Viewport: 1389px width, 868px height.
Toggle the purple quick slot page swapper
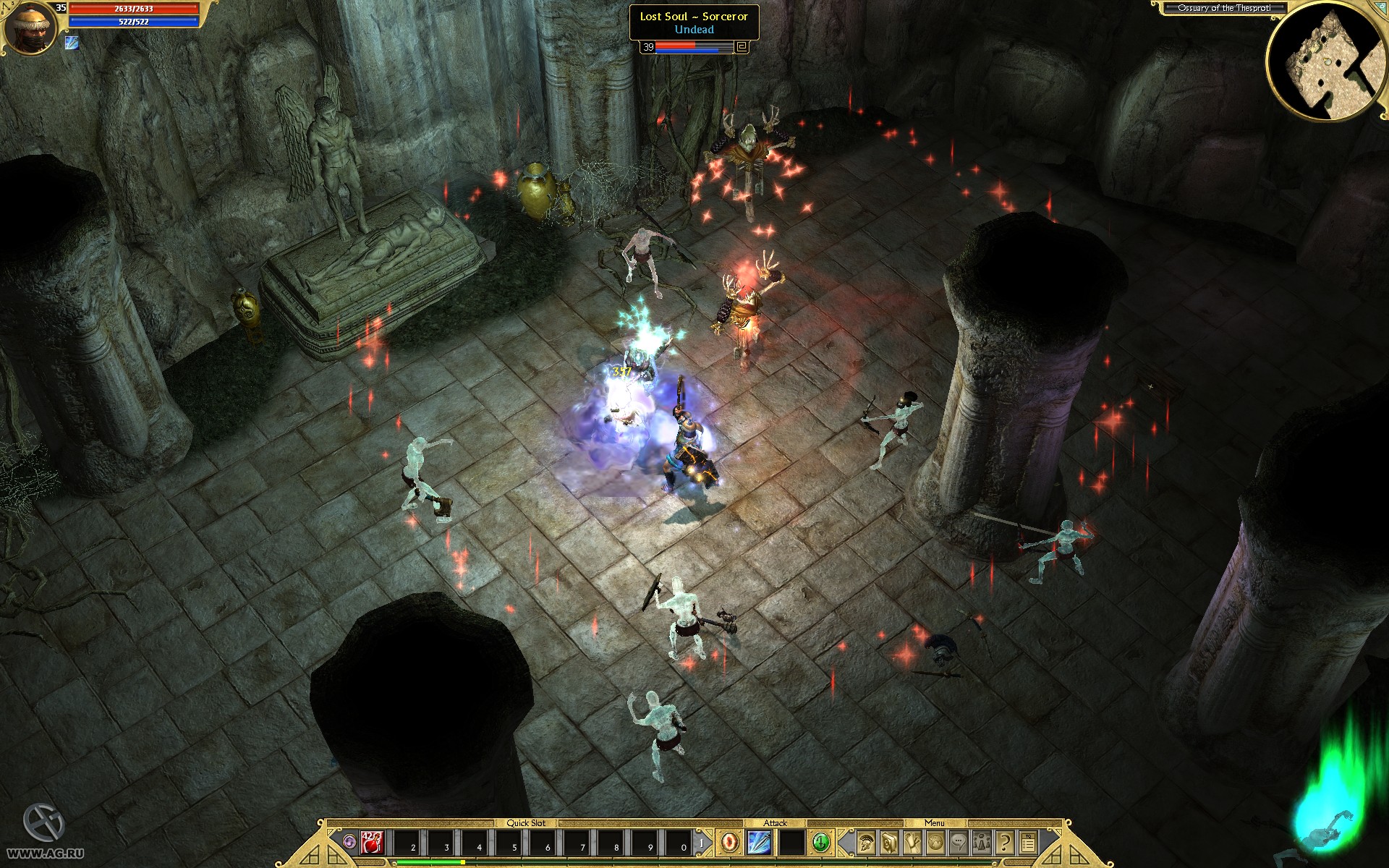[349, 841]
